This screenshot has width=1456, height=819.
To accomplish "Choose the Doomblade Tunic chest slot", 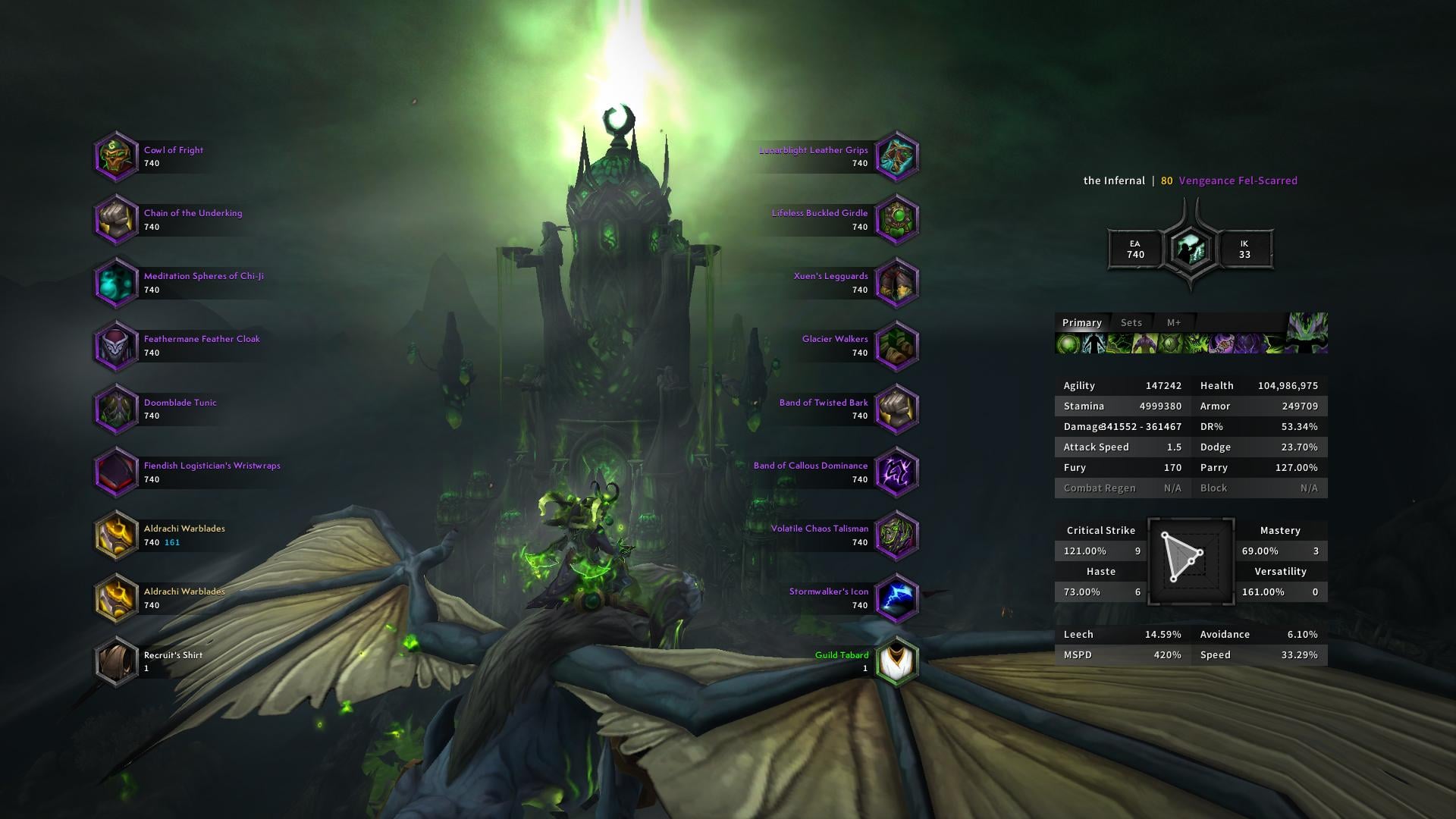I will coord(116,409).
